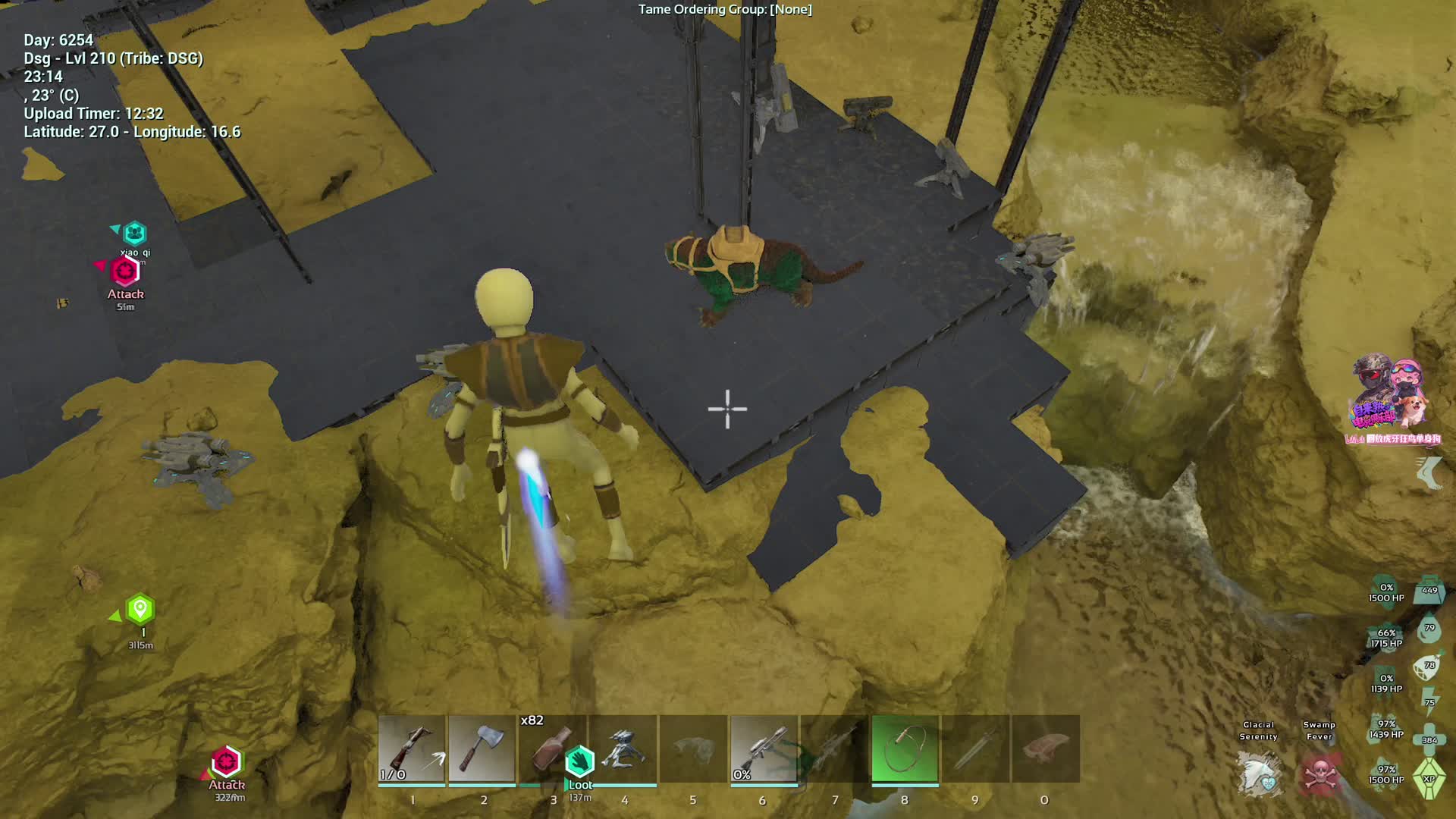Viewport: 1456px width, 819px height.
Task: Select the green highlighted whip slot
Action: [905, 749]
